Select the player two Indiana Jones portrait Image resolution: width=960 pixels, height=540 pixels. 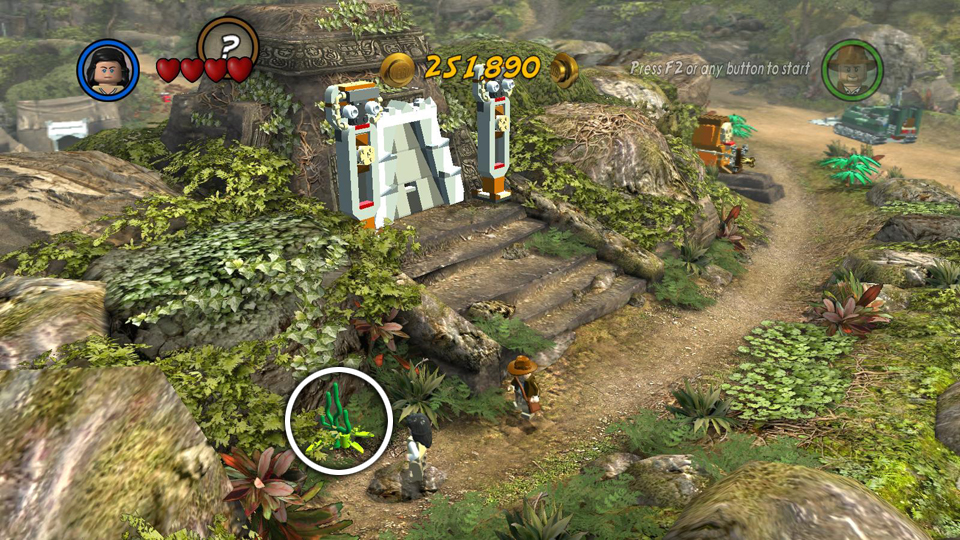[x=851, y=68]
